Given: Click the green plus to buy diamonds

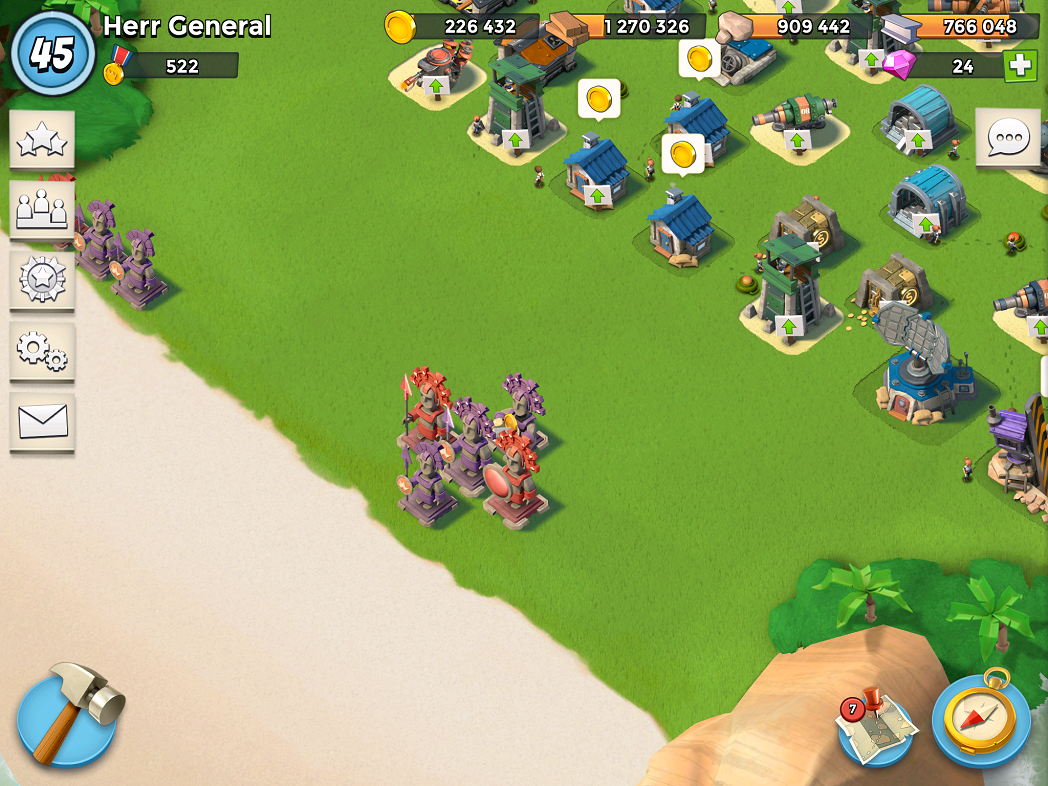Looking at the screenshot, I should (1020, 66).
